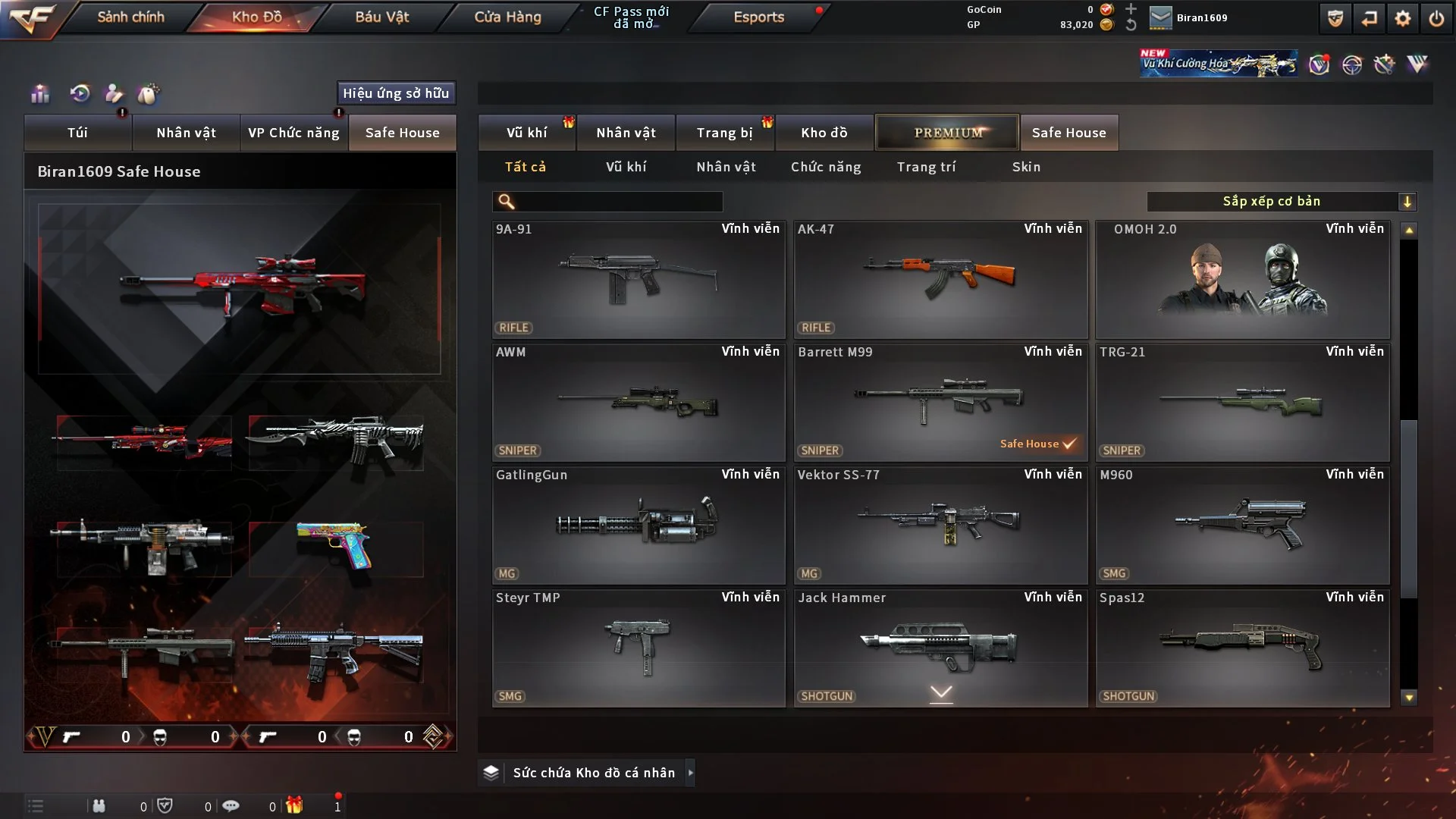Image resolution: width=1456 pixels, height=819 pixels.
Task: Click the power exit button
Action: pyautogui.click(x=1436, y=18)
